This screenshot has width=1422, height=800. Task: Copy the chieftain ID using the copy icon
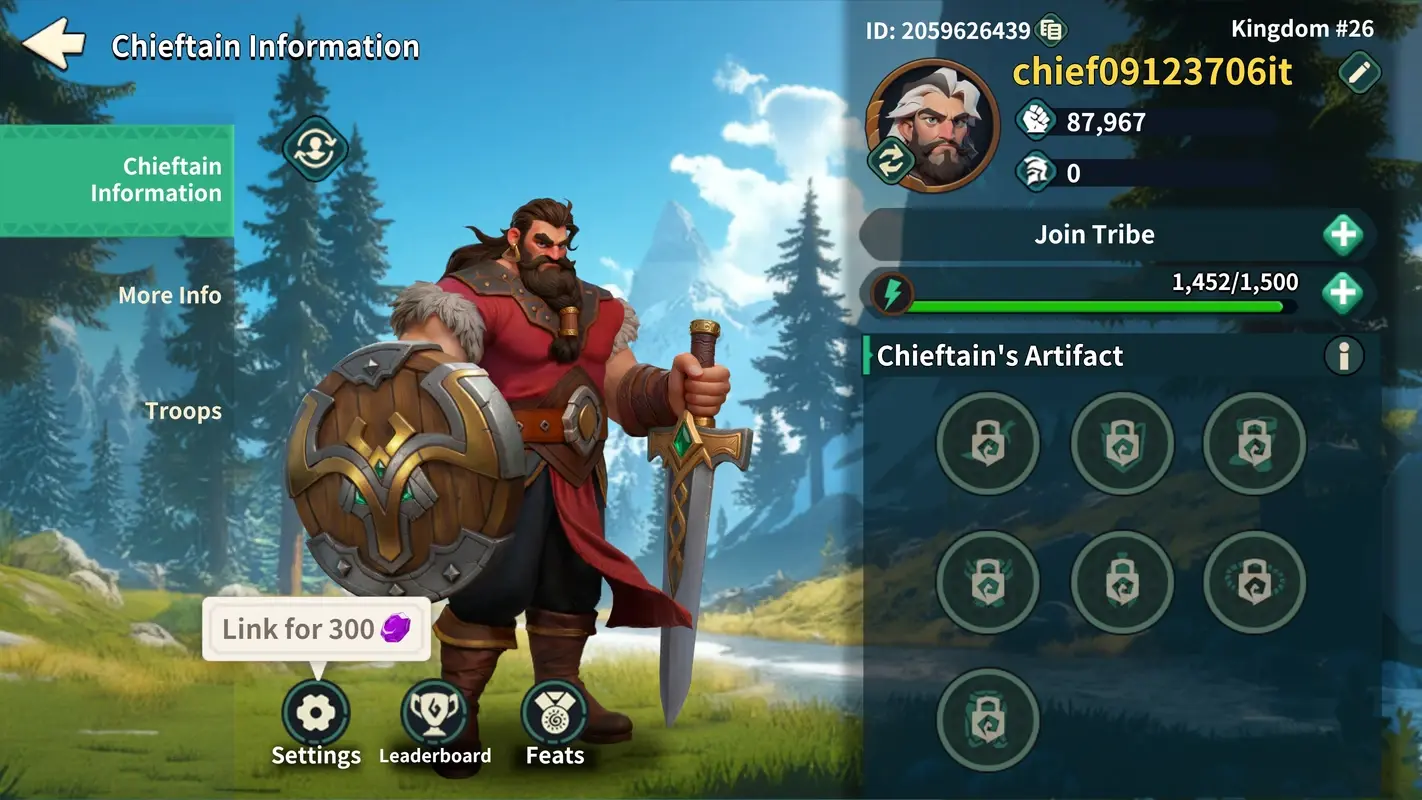[x=1051, y=29]
